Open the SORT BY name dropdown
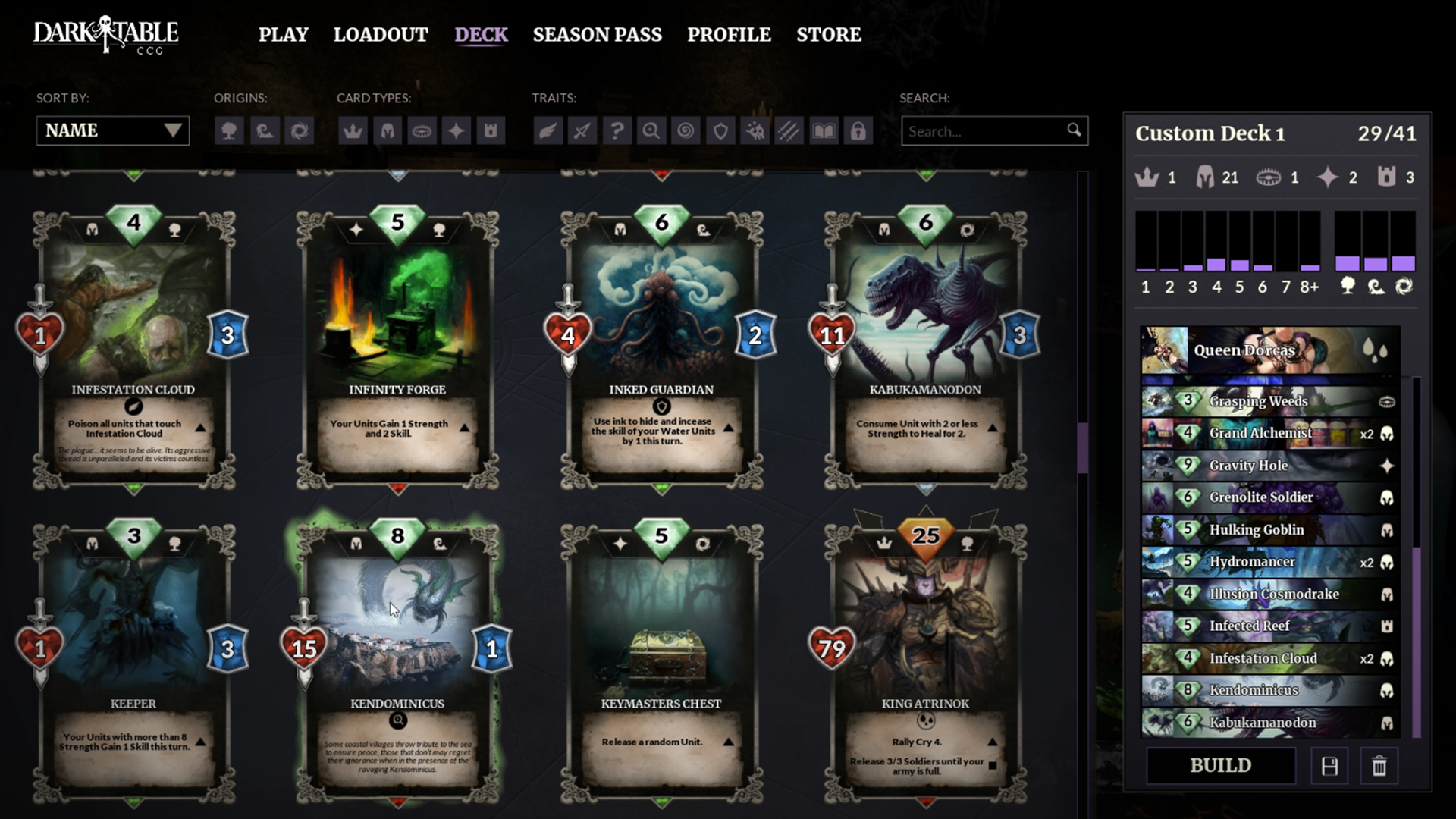 tap(112, 130)
